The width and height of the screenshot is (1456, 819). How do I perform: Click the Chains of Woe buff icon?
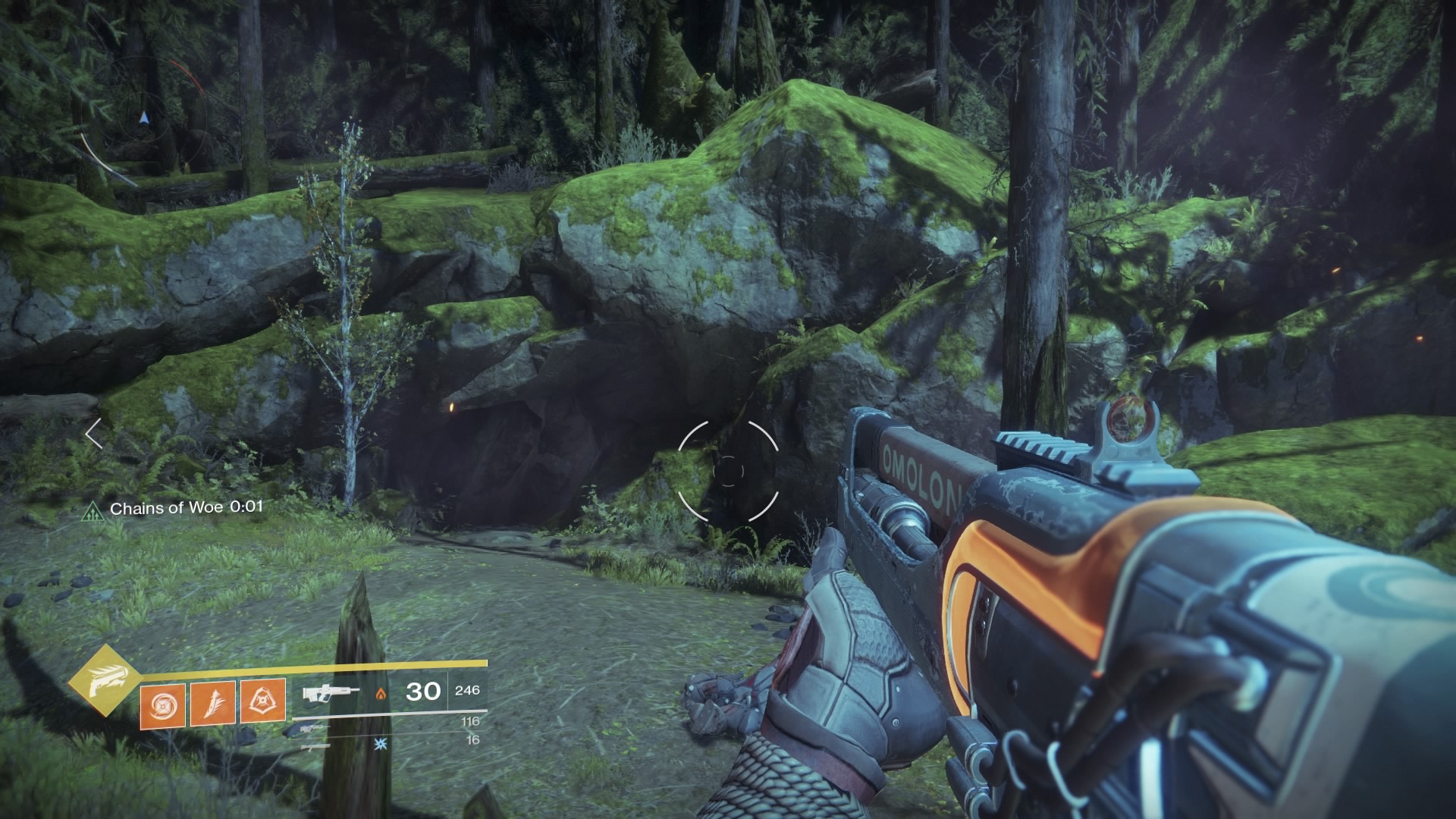point(93,510)
